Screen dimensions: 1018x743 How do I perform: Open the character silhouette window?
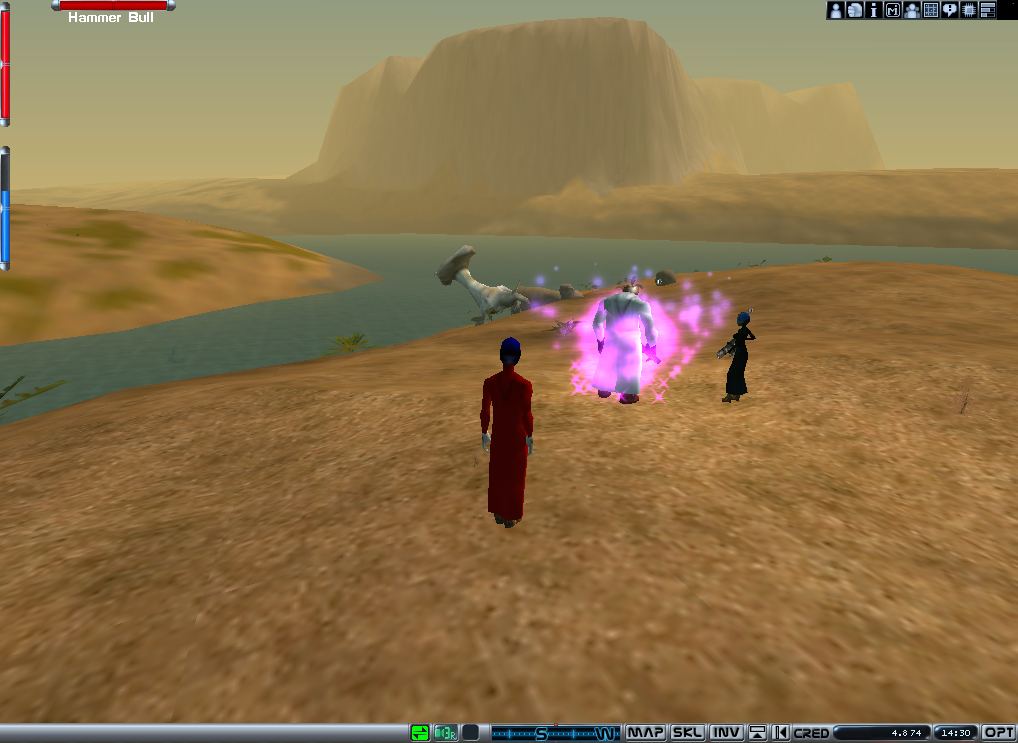pyautogui.click(x=835, y=10)
